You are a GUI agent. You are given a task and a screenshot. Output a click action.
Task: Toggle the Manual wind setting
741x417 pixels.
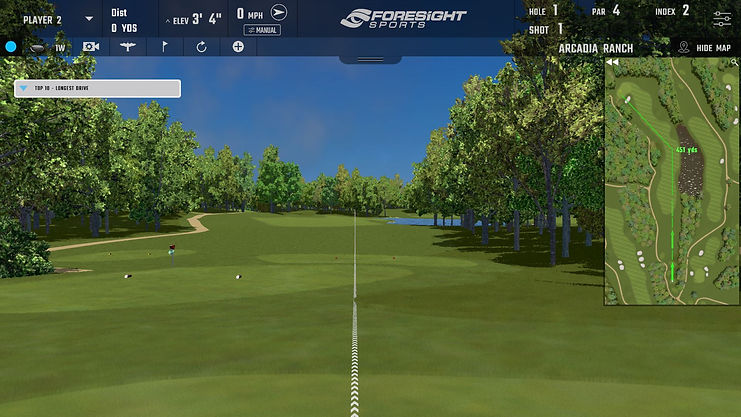261,30
